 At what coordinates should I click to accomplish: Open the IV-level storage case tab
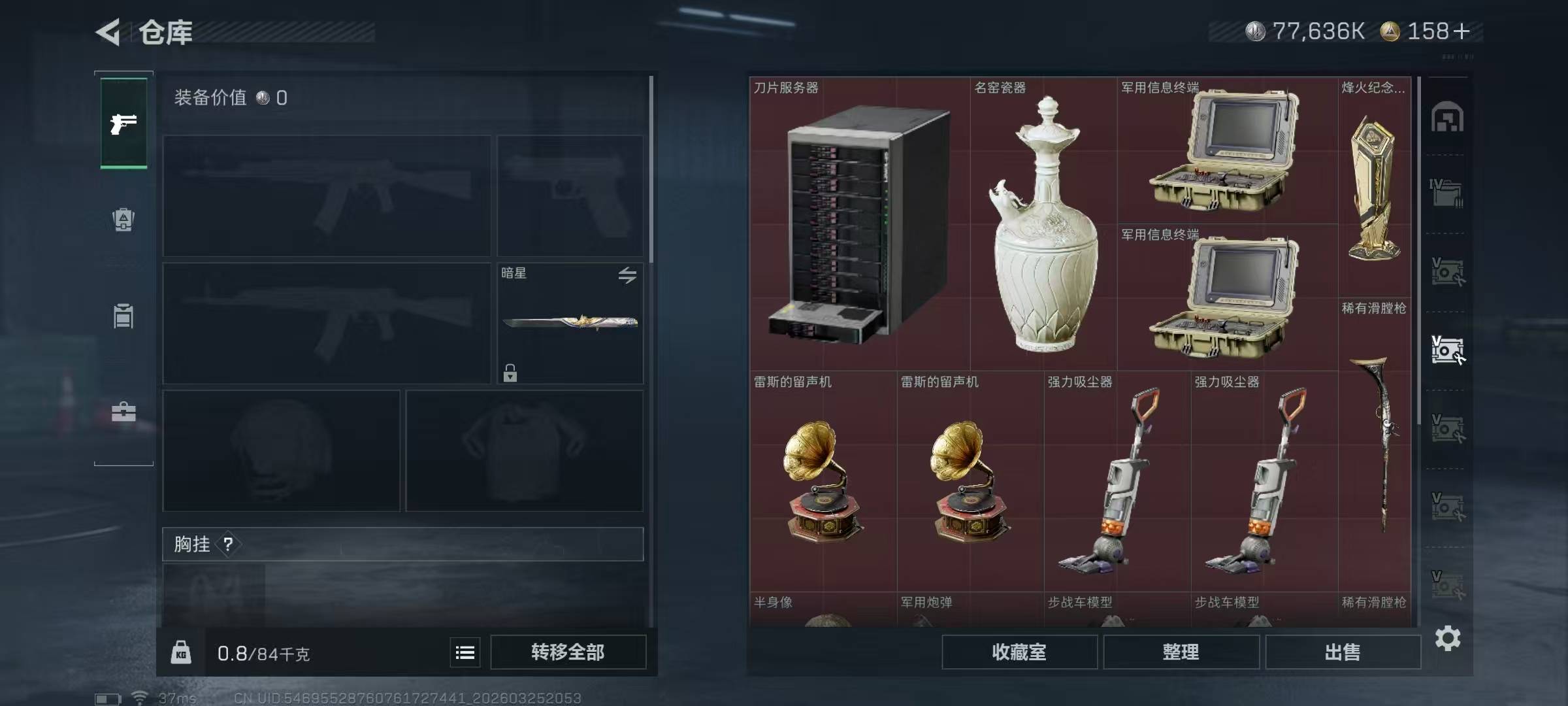[x=1447, y=193]
